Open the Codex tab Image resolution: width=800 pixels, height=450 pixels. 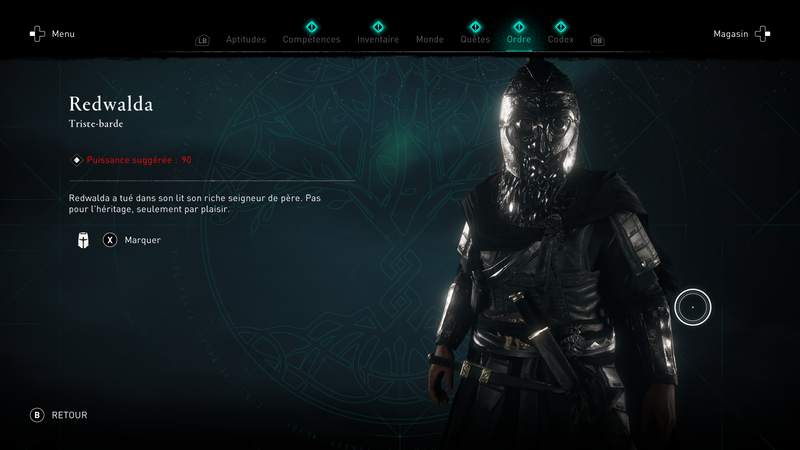point(561,40)
